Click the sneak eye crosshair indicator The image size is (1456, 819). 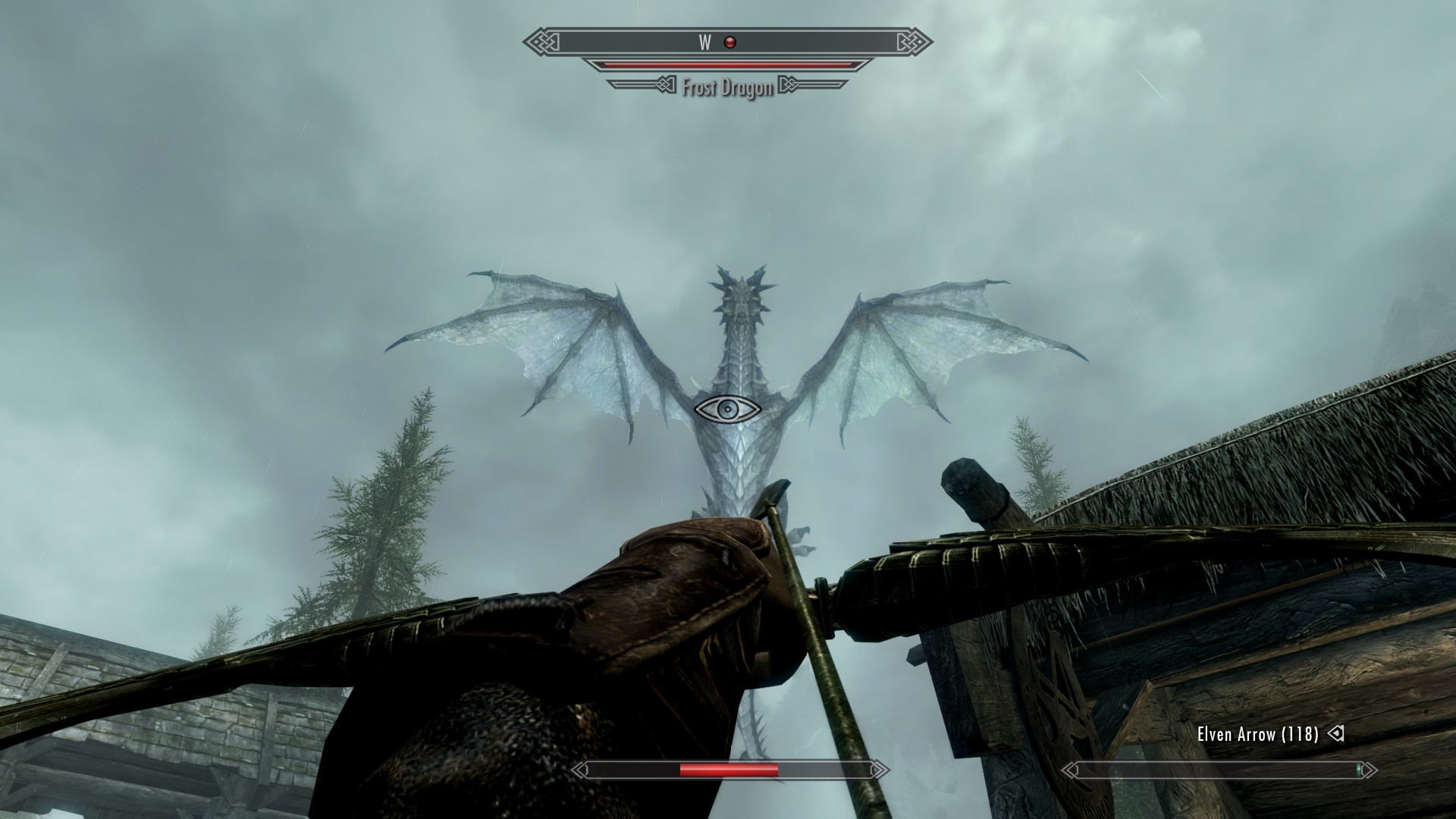tap(728, 409)
